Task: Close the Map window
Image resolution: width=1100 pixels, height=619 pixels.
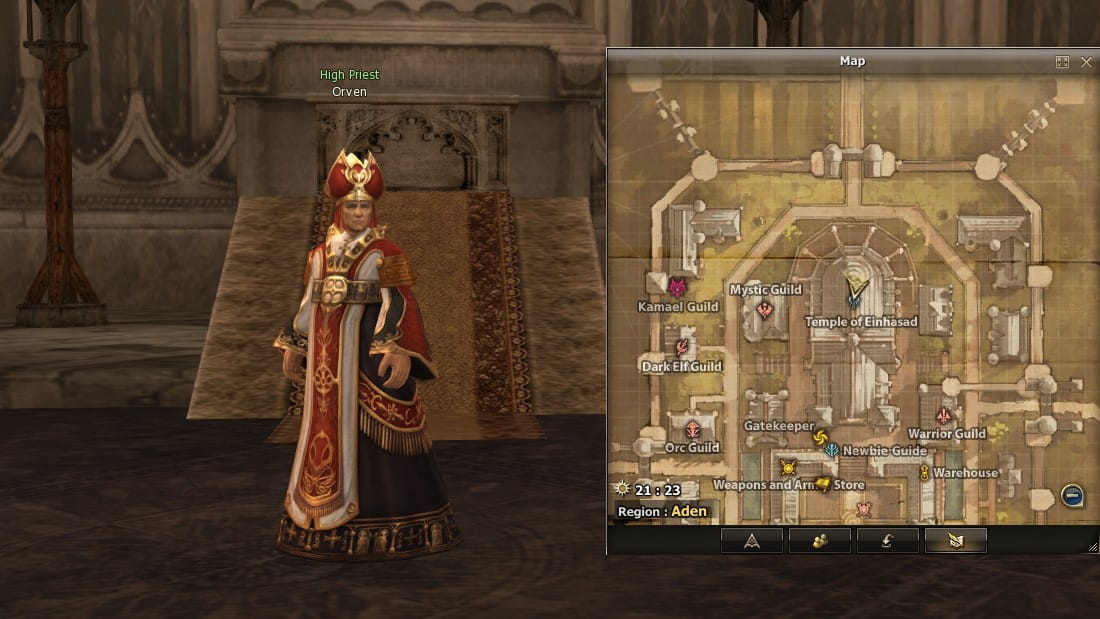Action: (1087, 62)
